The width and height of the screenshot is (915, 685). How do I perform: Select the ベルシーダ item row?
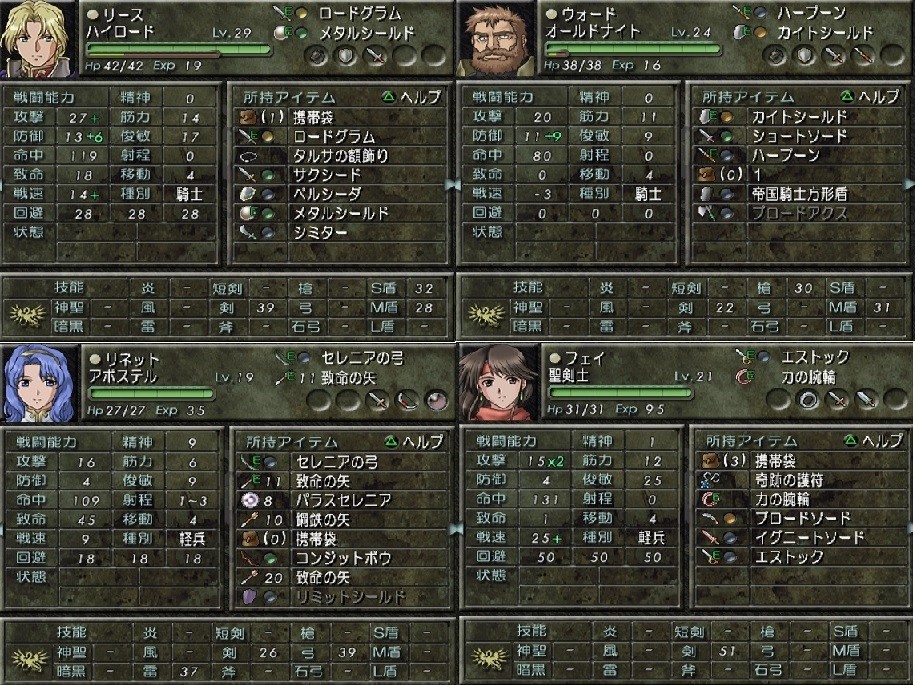tap(326, 194)
